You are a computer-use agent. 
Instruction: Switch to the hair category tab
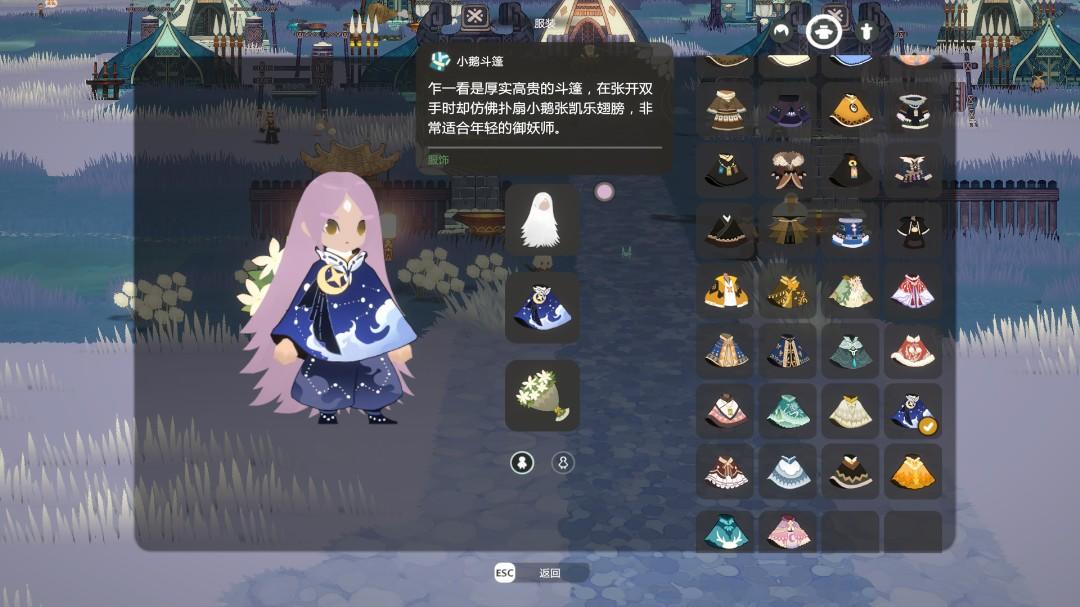(781, 31)
